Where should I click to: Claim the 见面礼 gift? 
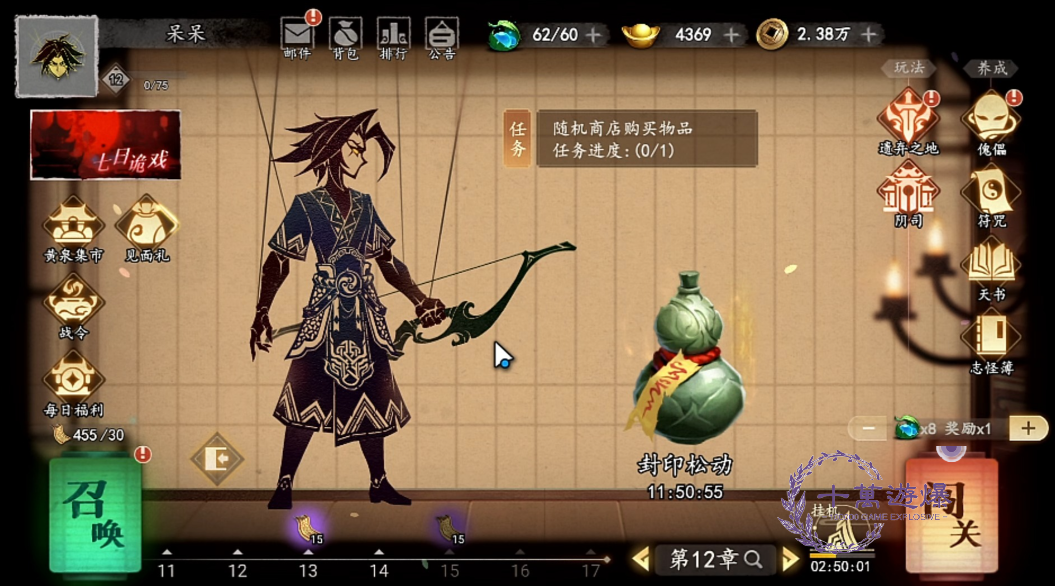[147, 227]
